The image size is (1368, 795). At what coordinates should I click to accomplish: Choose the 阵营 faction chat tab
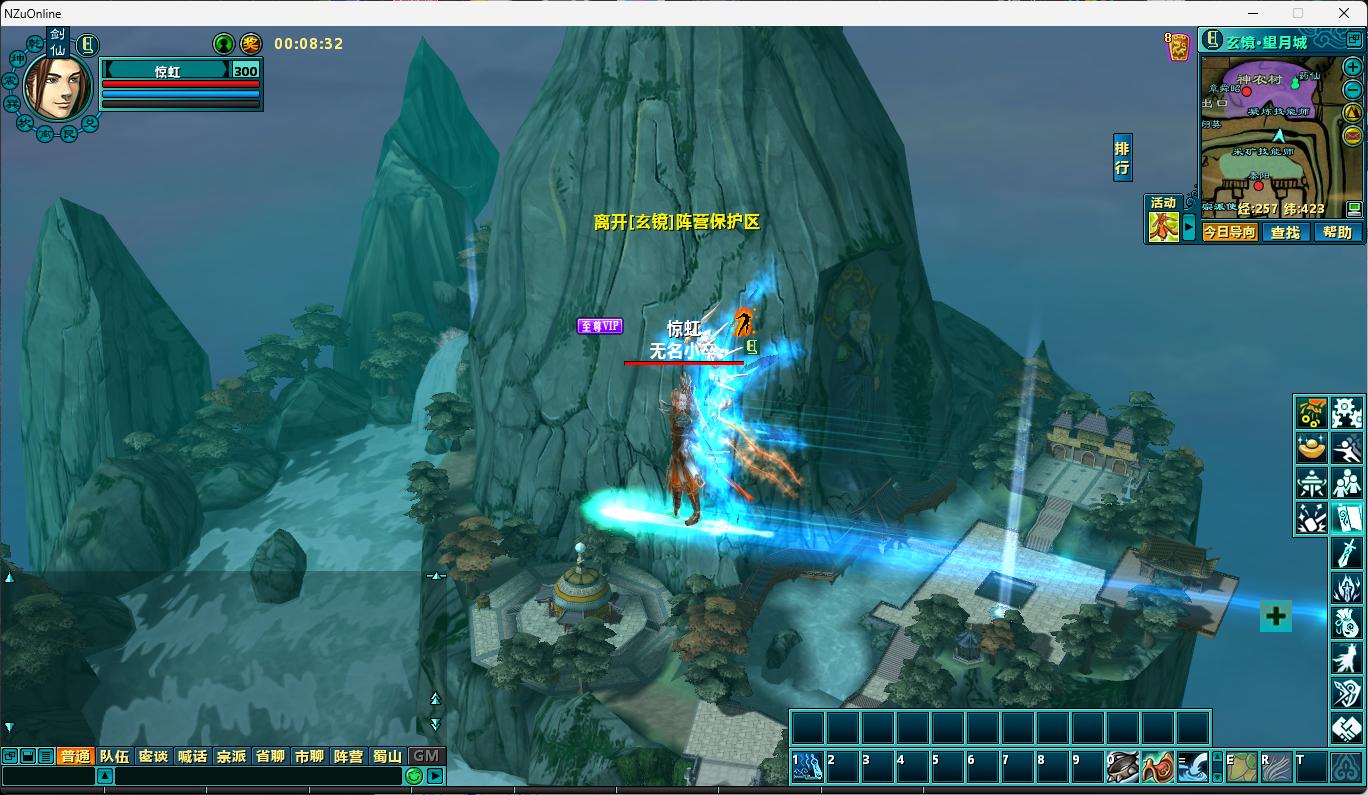[x=348, y=756]
